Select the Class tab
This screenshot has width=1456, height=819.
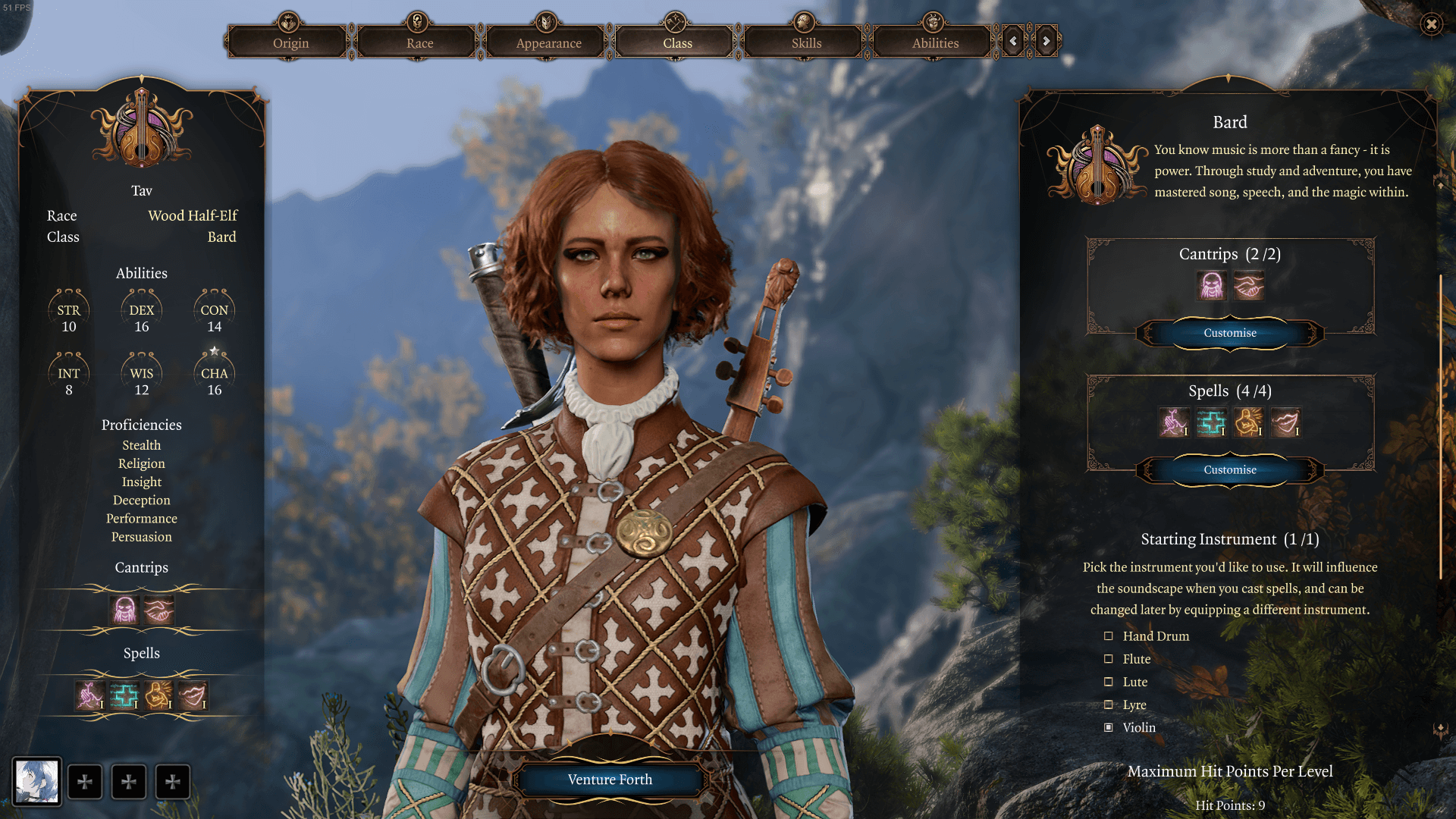(677, 43)
